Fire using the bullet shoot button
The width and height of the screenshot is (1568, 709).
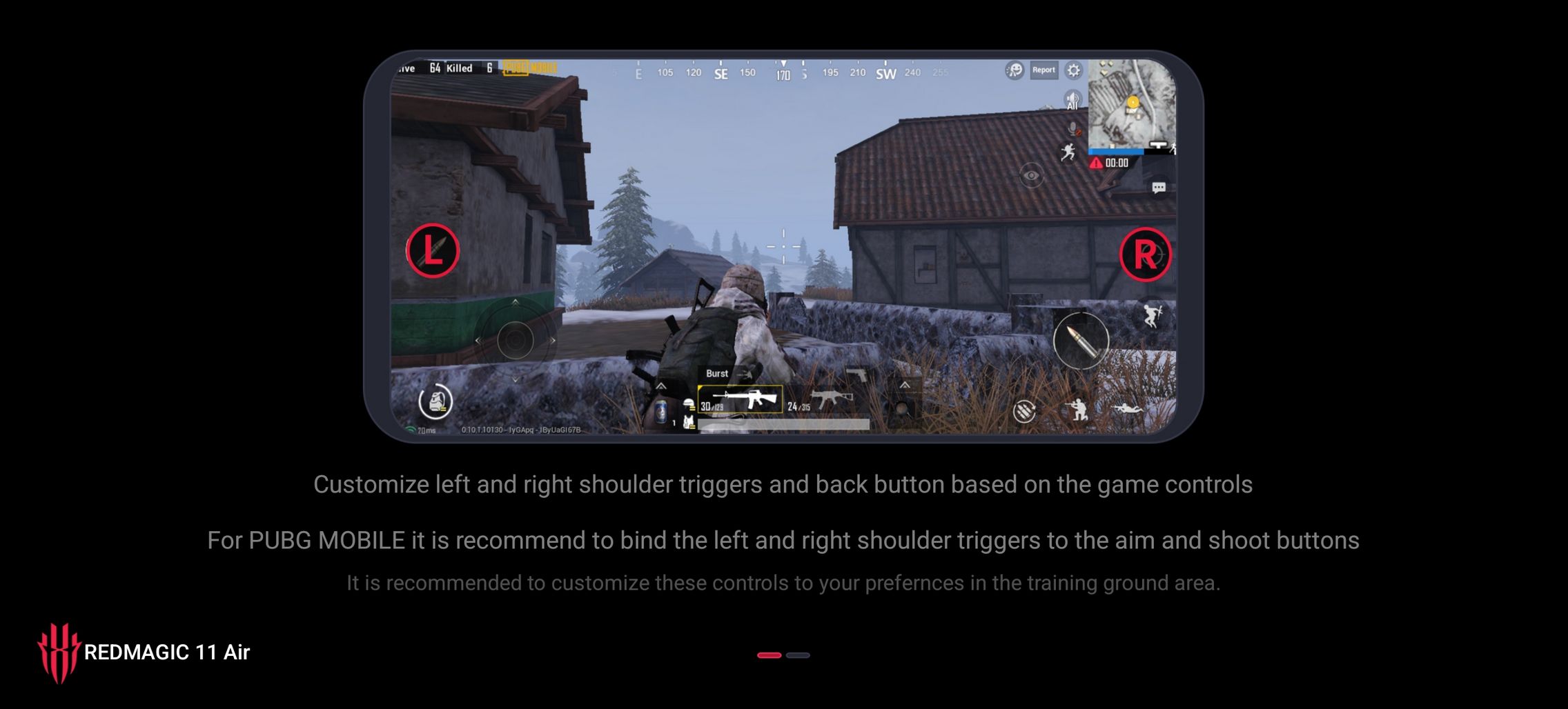1081,340
